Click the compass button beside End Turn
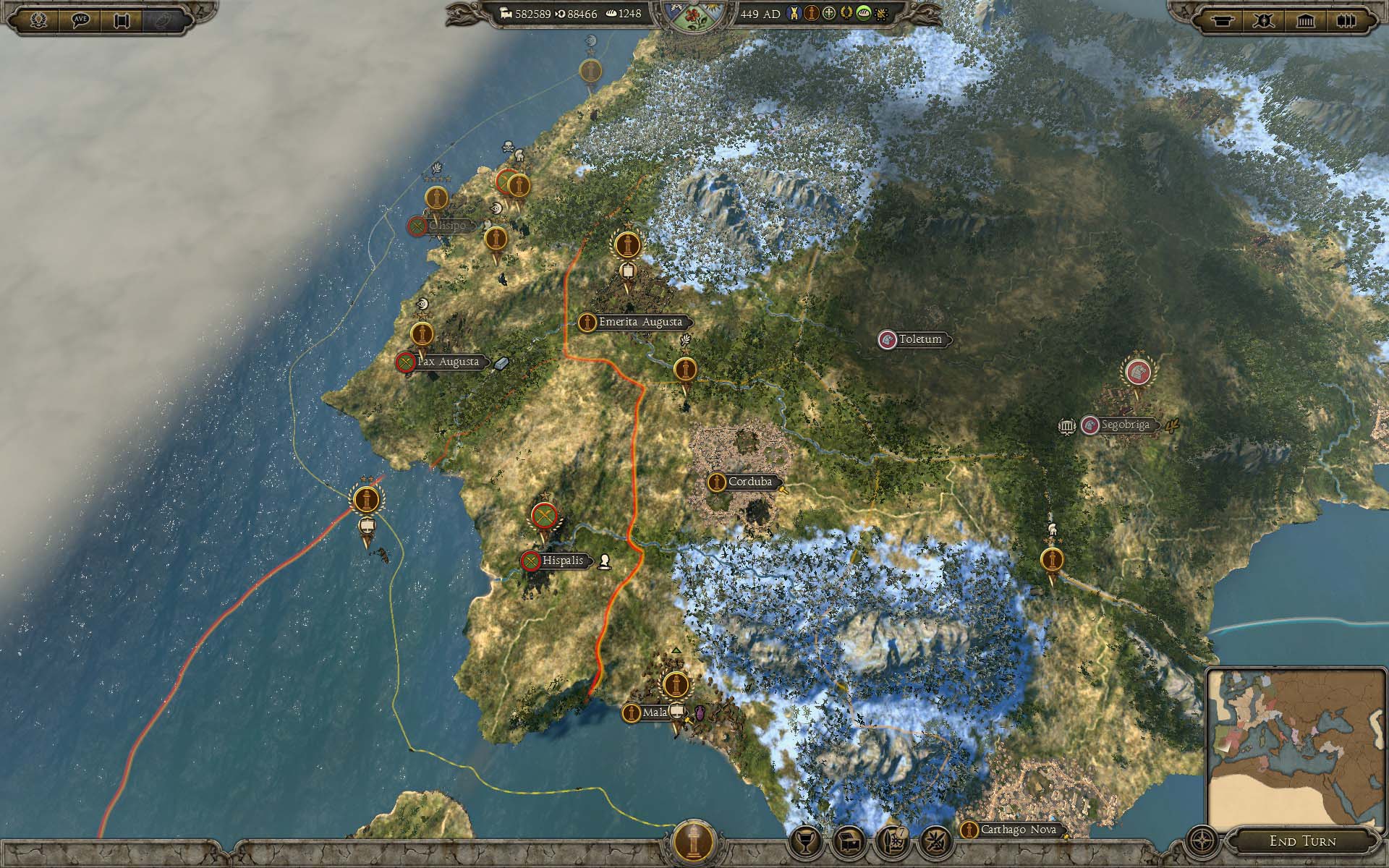Viewport: 1389px width, 868px height. [x=1202, y=841]
